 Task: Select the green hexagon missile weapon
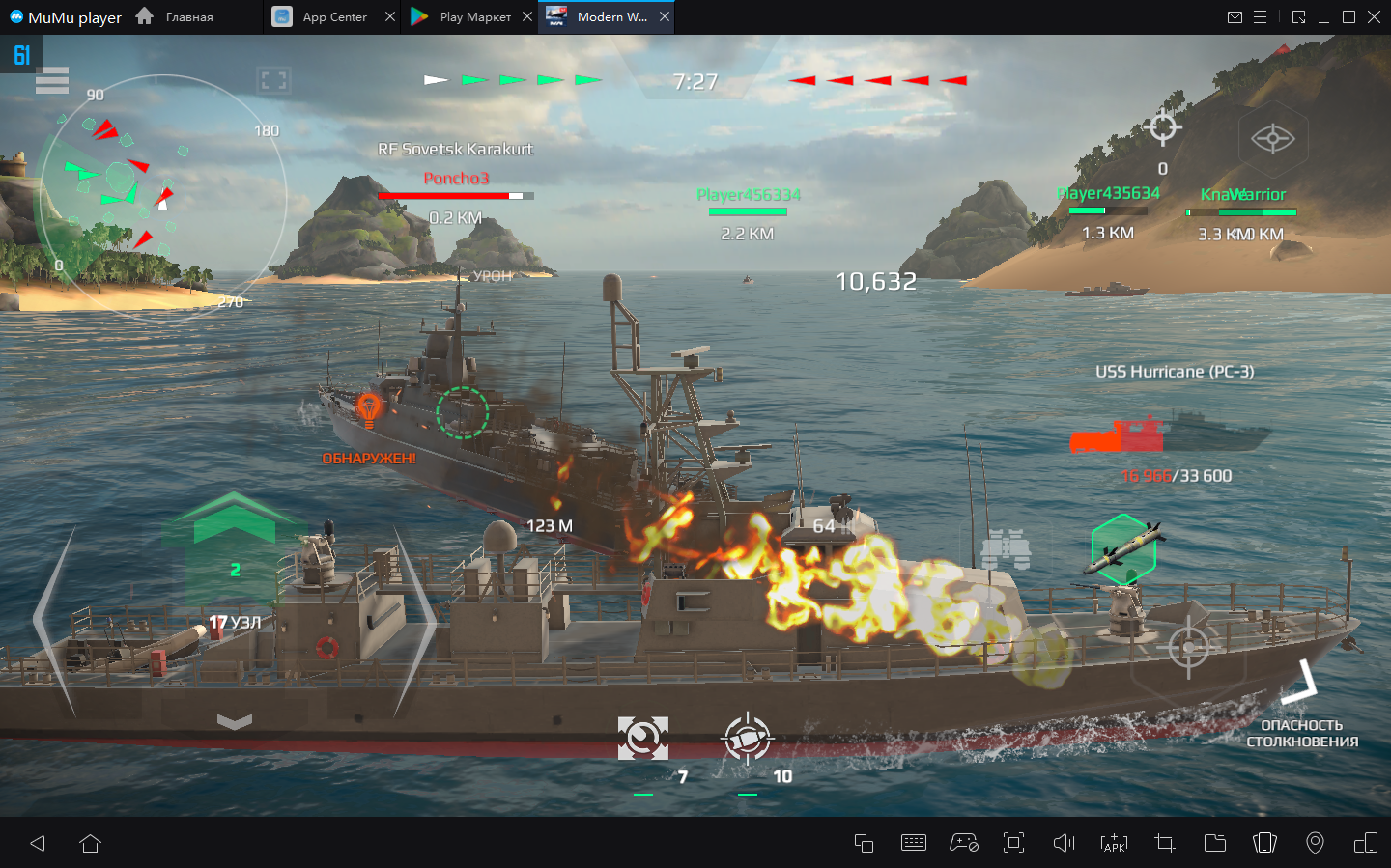pos(1123,548)
